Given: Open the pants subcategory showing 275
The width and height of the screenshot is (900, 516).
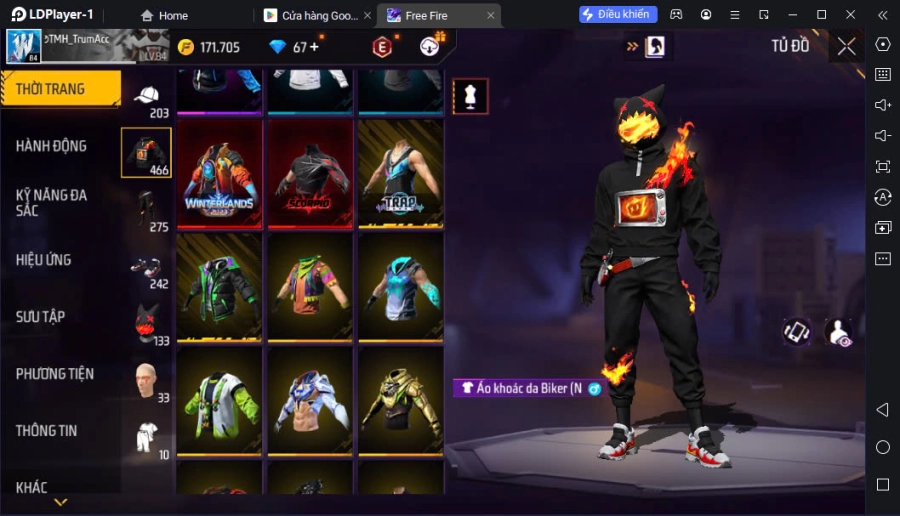Looking at the screenshot, I should 147,210.
